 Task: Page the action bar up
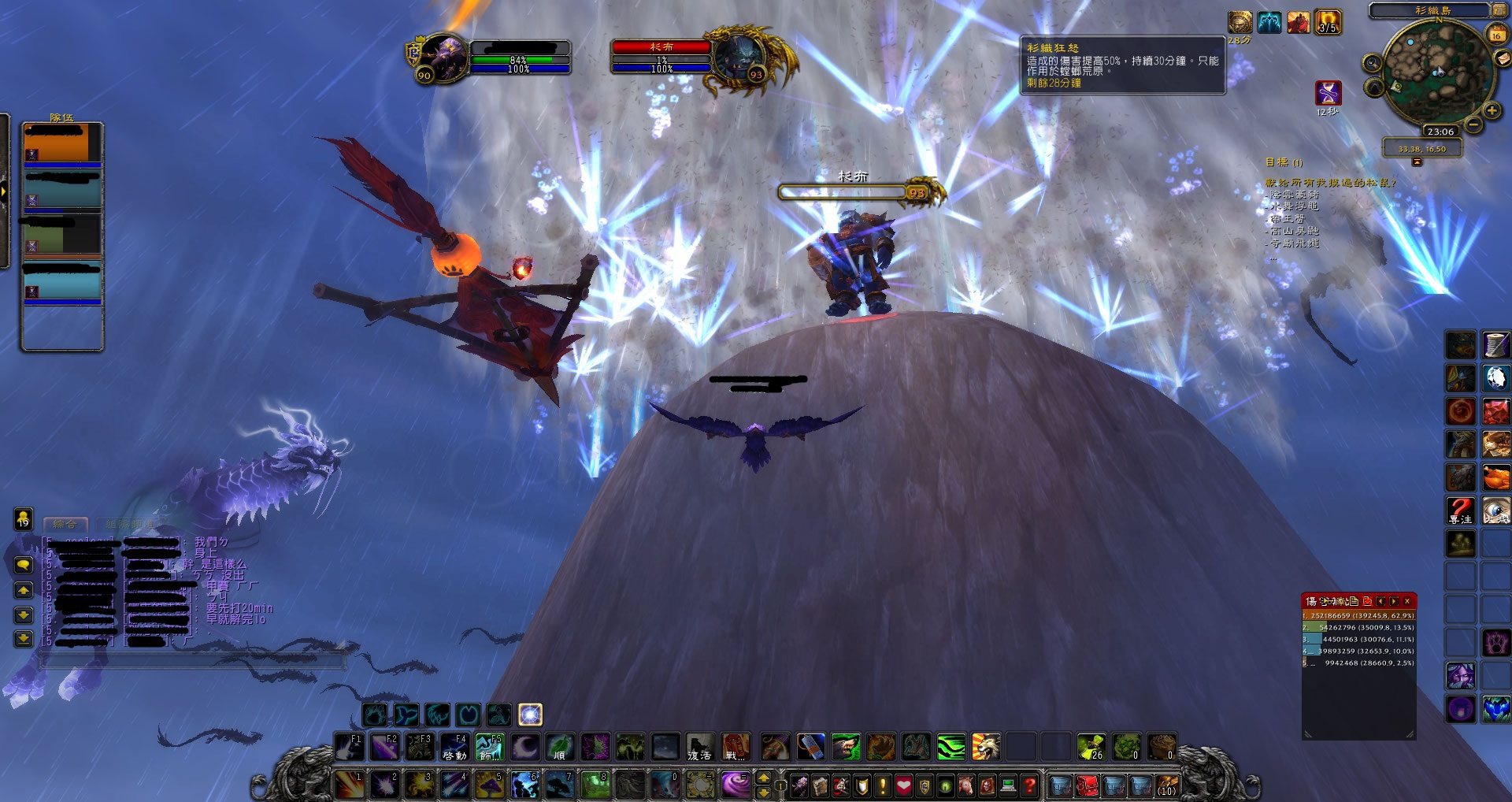(763, 778)
